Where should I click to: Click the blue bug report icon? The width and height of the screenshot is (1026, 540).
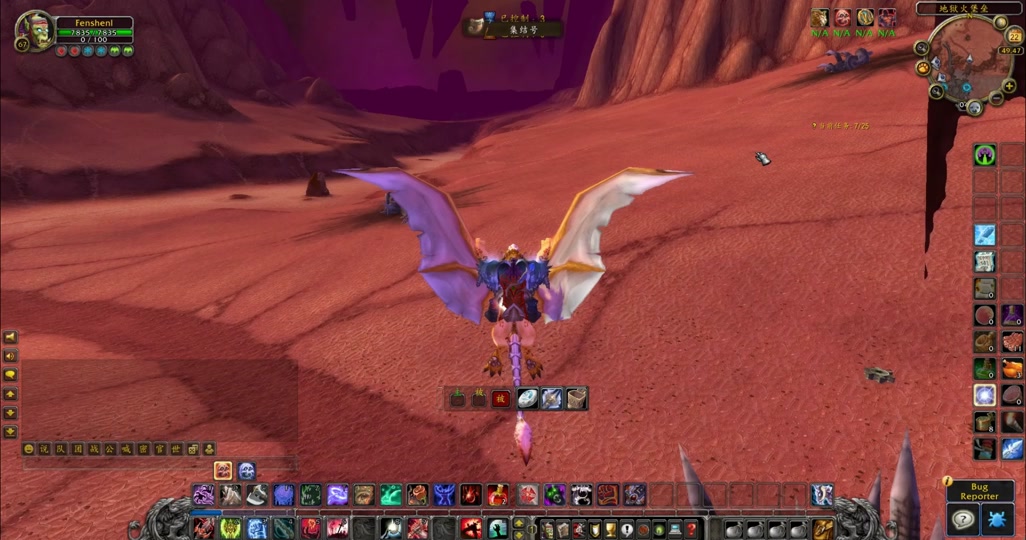click(x=997, y=519)
